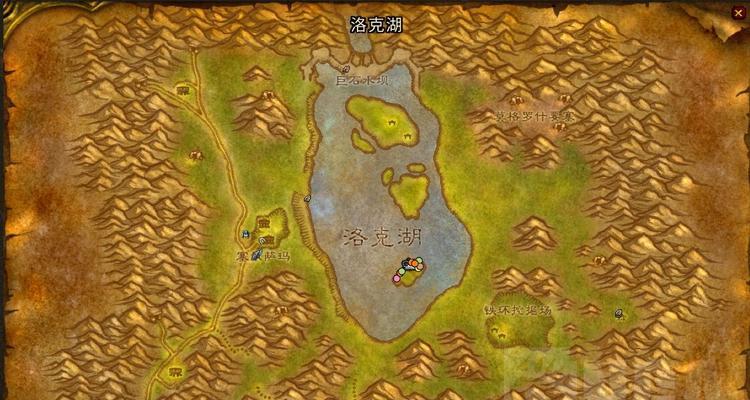This screenshot has height=400, width=750.
Task: Select the blue marker beside Thelsamar
Action: click(x=246, y=234)
